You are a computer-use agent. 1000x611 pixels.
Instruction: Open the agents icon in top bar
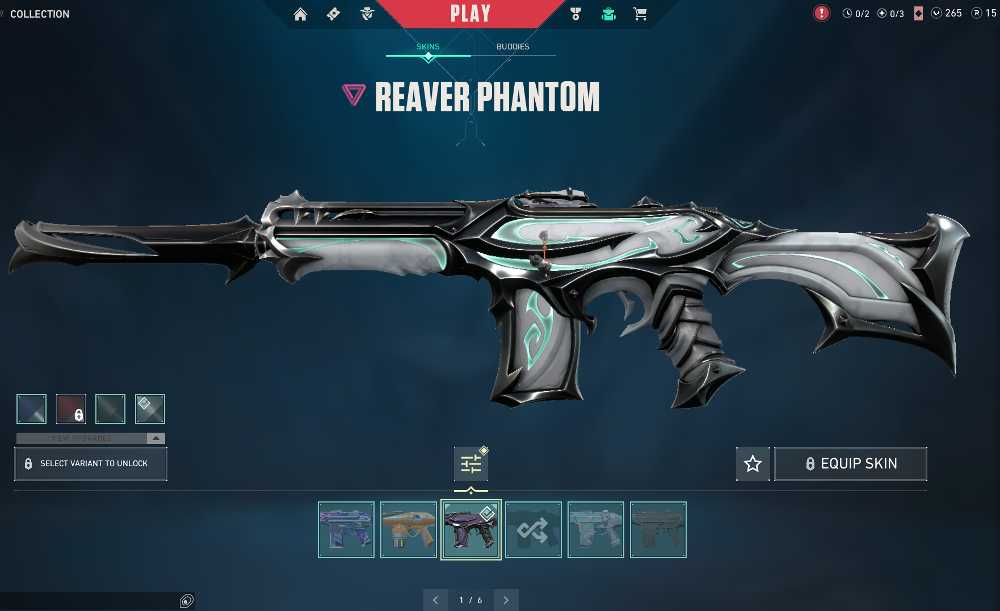click(x=366, y=14)
